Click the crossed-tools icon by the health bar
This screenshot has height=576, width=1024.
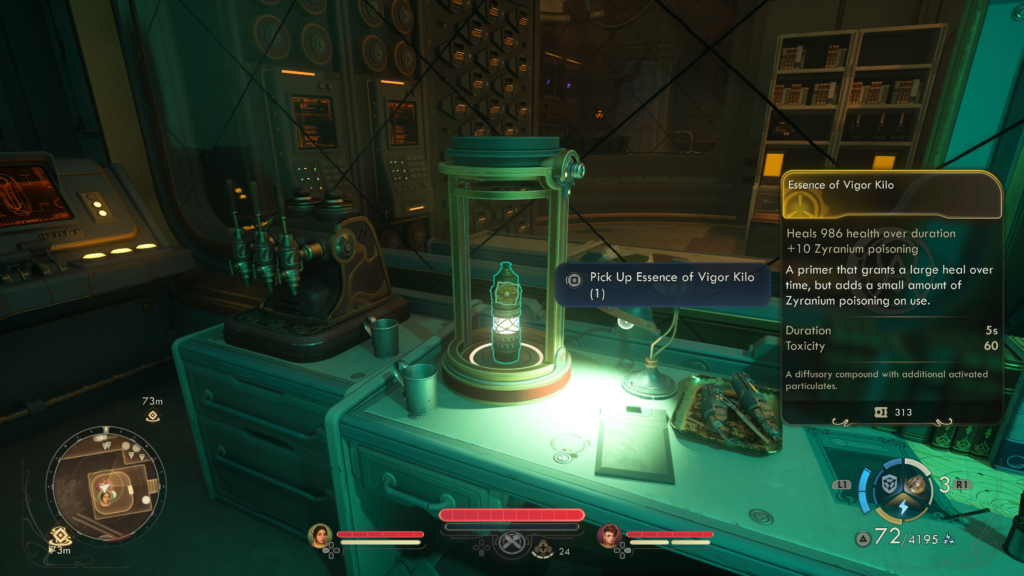pos(512,543)
